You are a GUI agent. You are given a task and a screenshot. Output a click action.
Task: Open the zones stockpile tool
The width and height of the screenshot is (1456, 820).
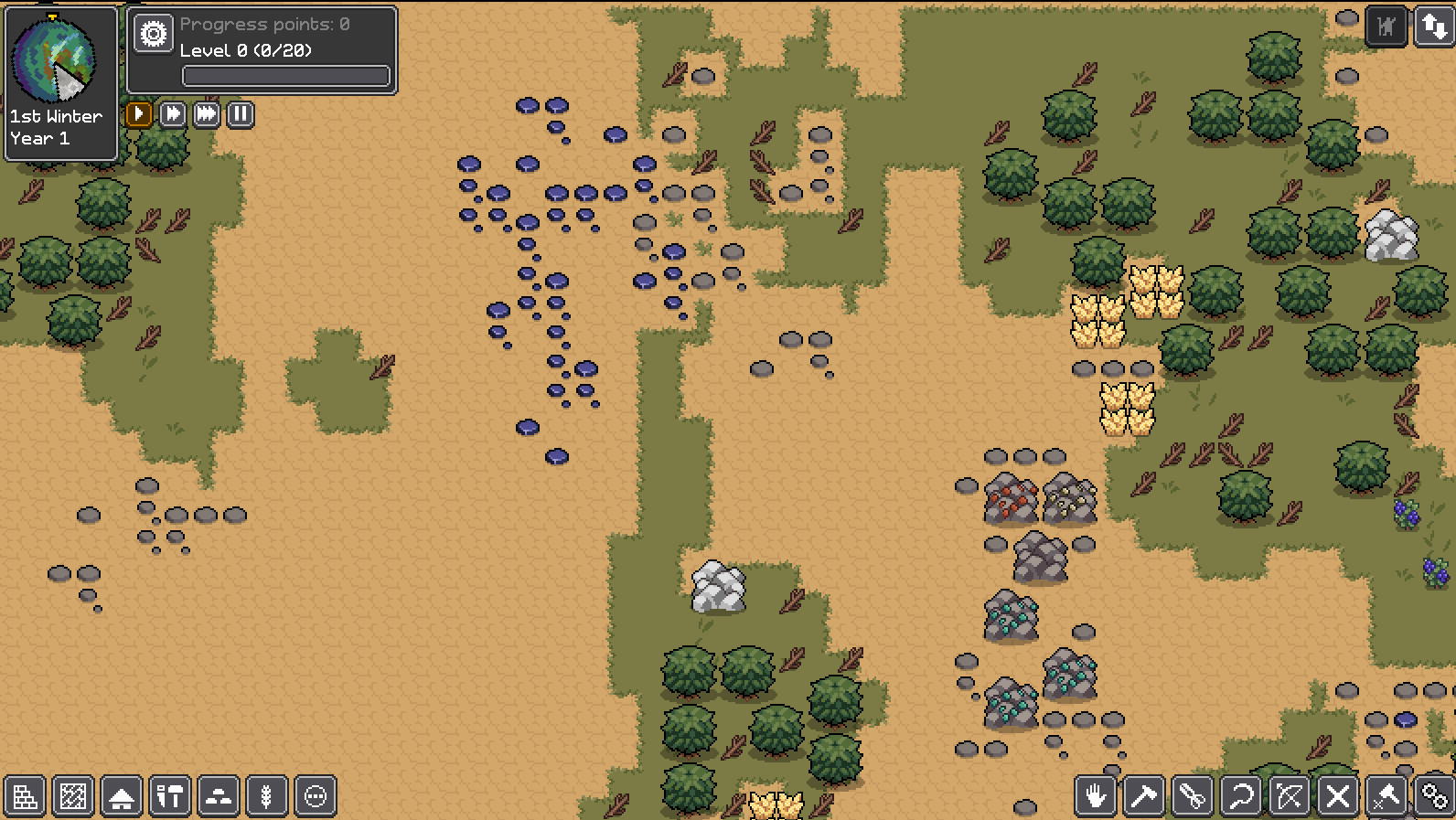[73, 795]
